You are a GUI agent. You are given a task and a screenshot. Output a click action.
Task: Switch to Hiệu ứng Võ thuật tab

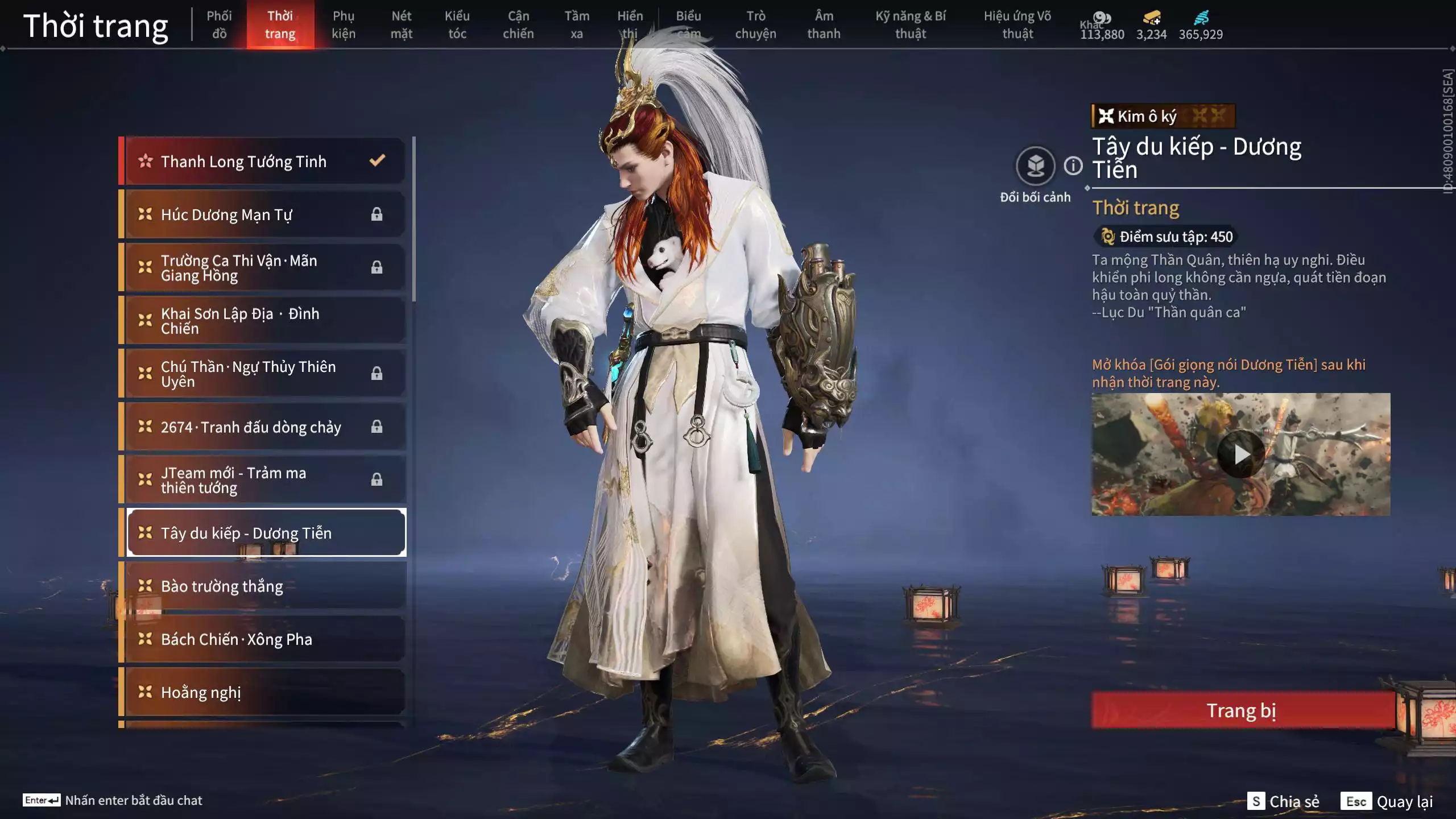[1017, 24]
